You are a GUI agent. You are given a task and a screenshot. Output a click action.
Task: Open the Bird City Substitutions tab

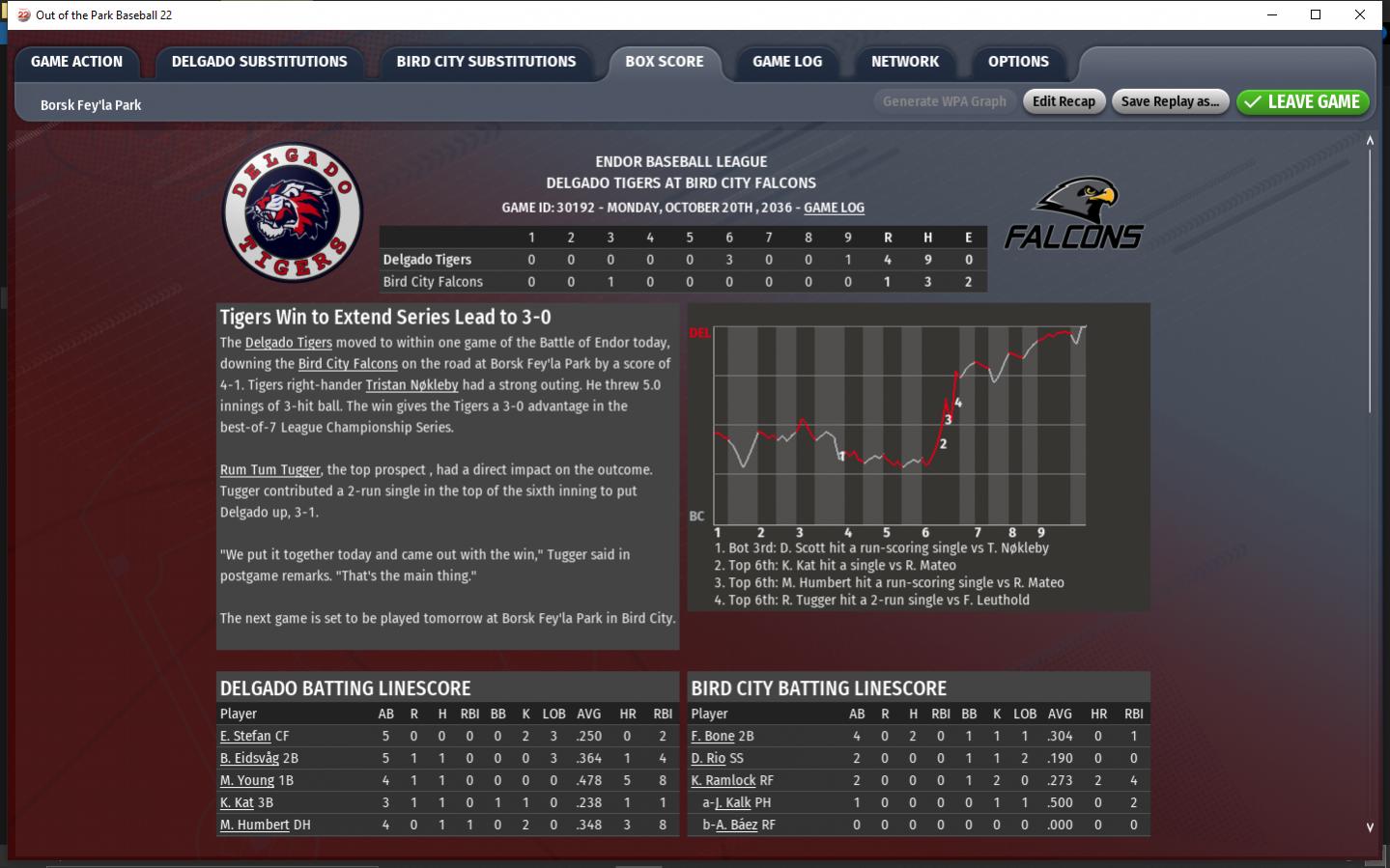tap(486, 62)
